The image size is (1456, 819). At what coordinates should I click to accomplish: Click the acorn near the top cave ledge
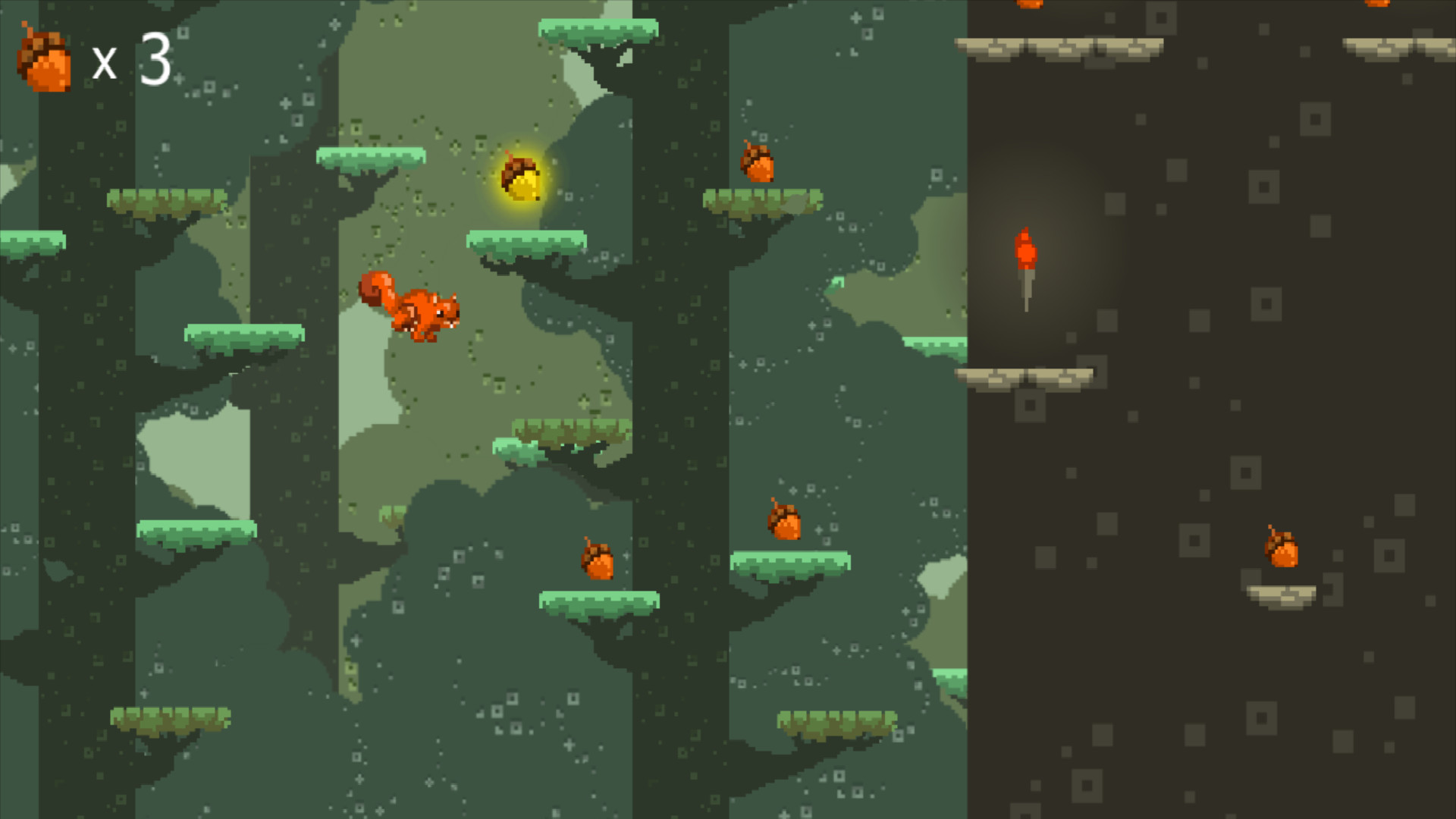[1028, 6]
